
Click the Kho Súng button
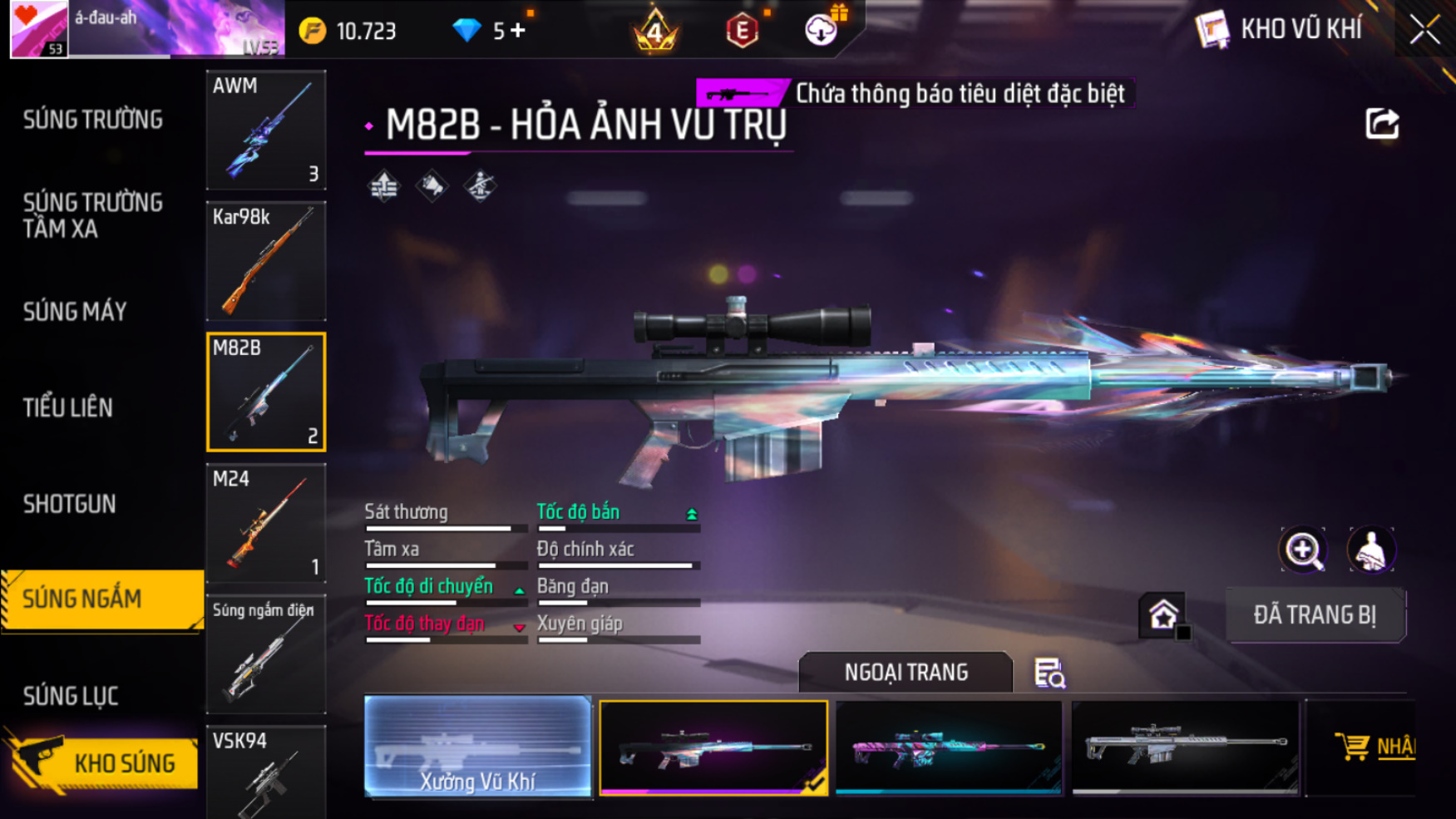point(104,762)
